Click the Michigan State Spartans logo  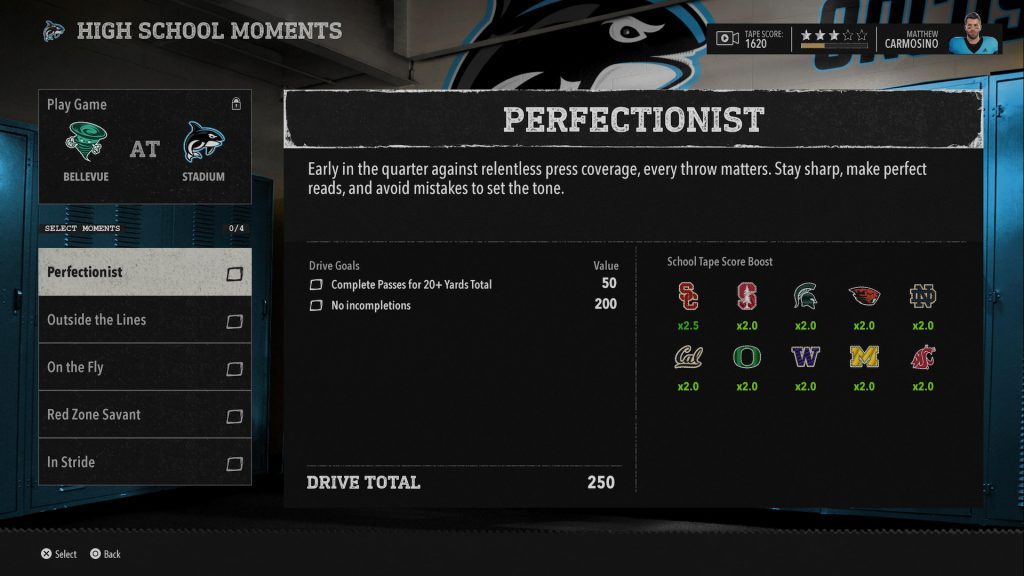point(804,296)
